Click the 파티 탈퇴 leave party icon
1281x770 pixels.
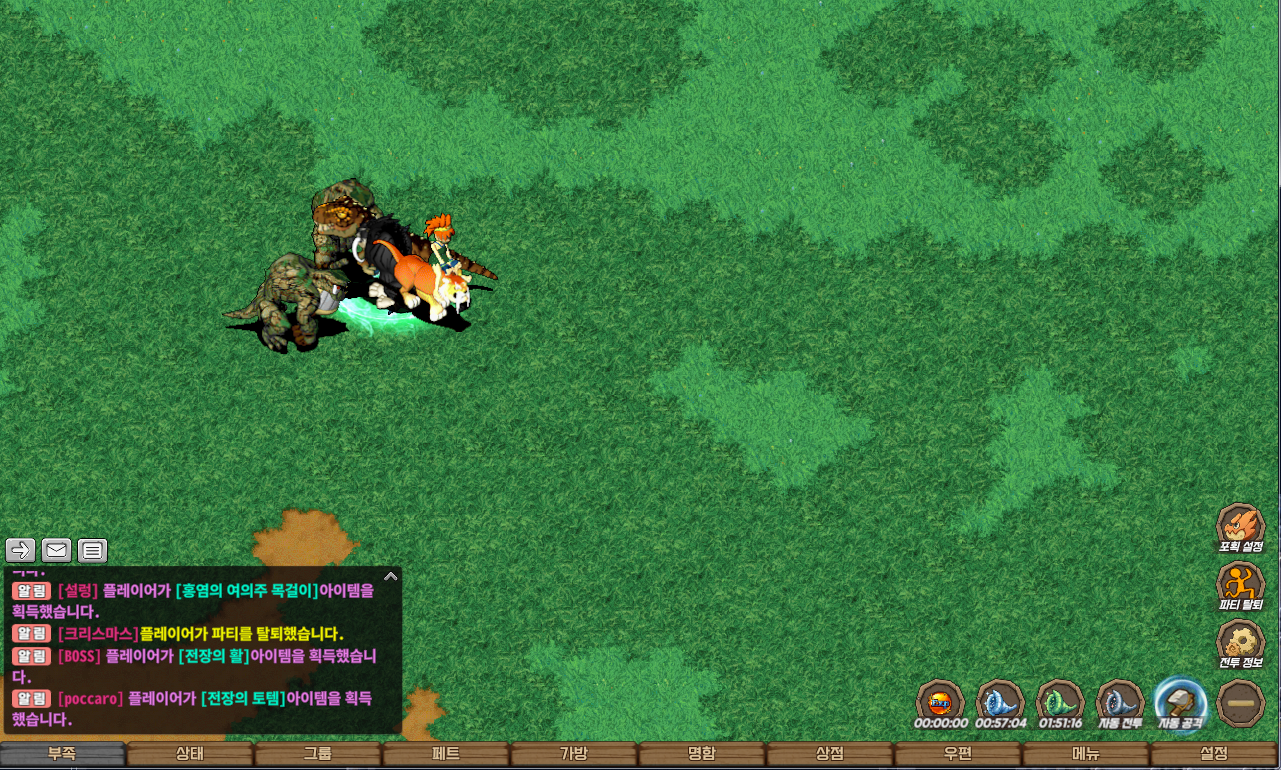(1240, 585)
